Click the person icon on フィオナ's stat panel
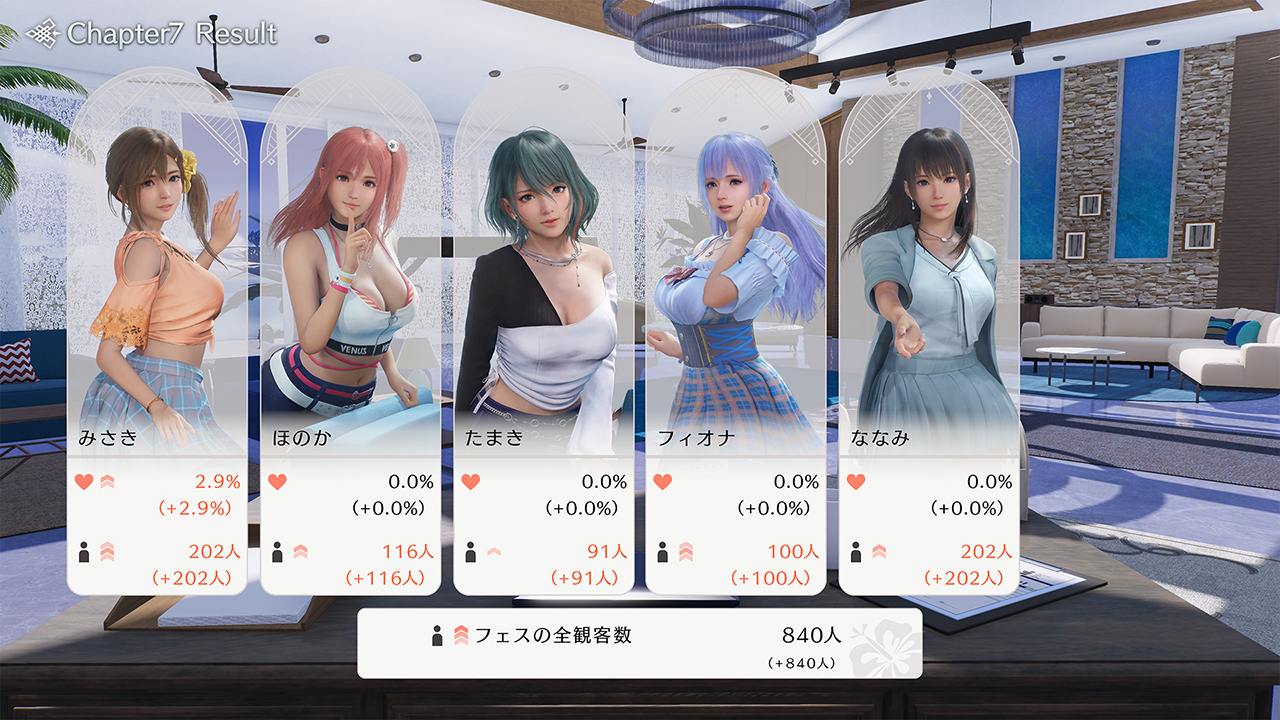Screen dimensions: 1280x720 pos(662,551)
